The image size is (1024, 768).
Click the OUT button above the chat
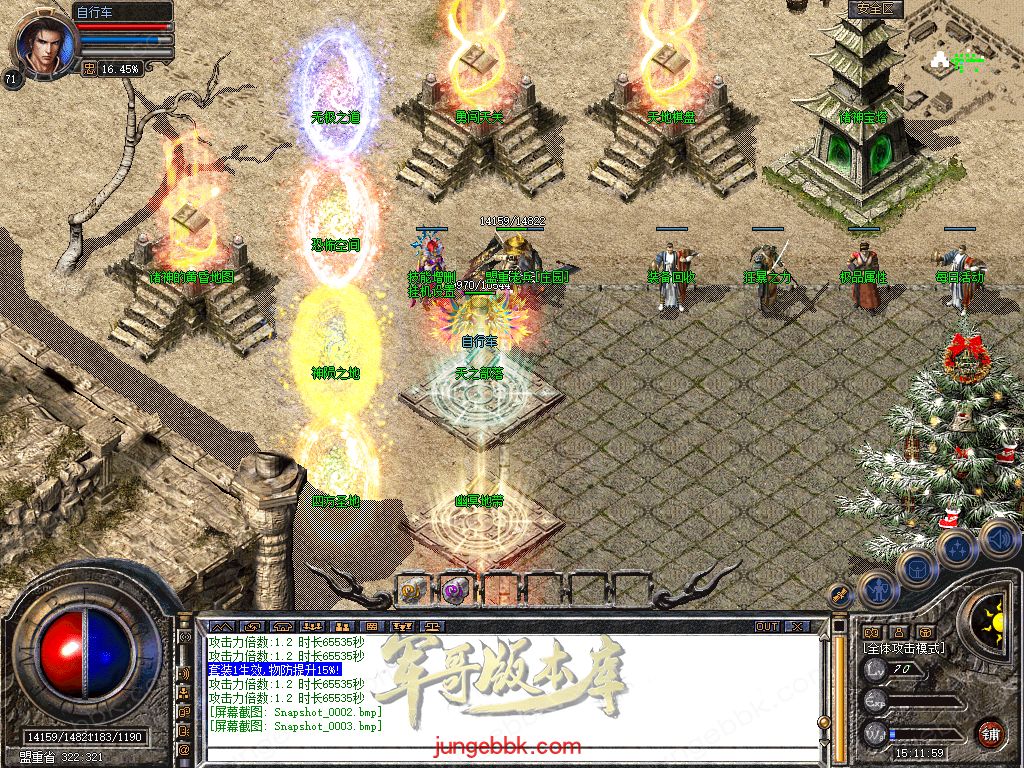click(x=767, y=626)
